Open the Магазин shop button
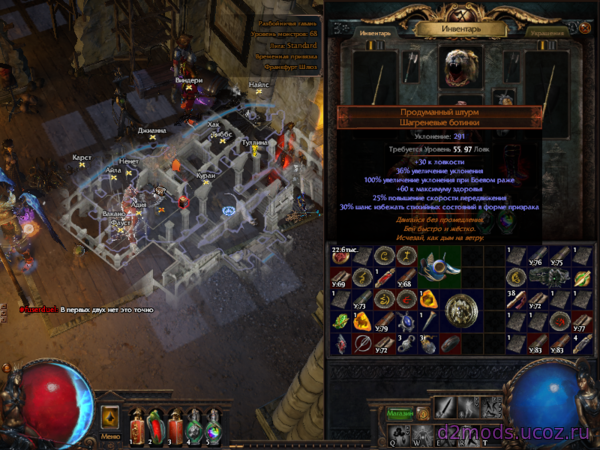Viewport: 600px width, 450px height. 402,413
